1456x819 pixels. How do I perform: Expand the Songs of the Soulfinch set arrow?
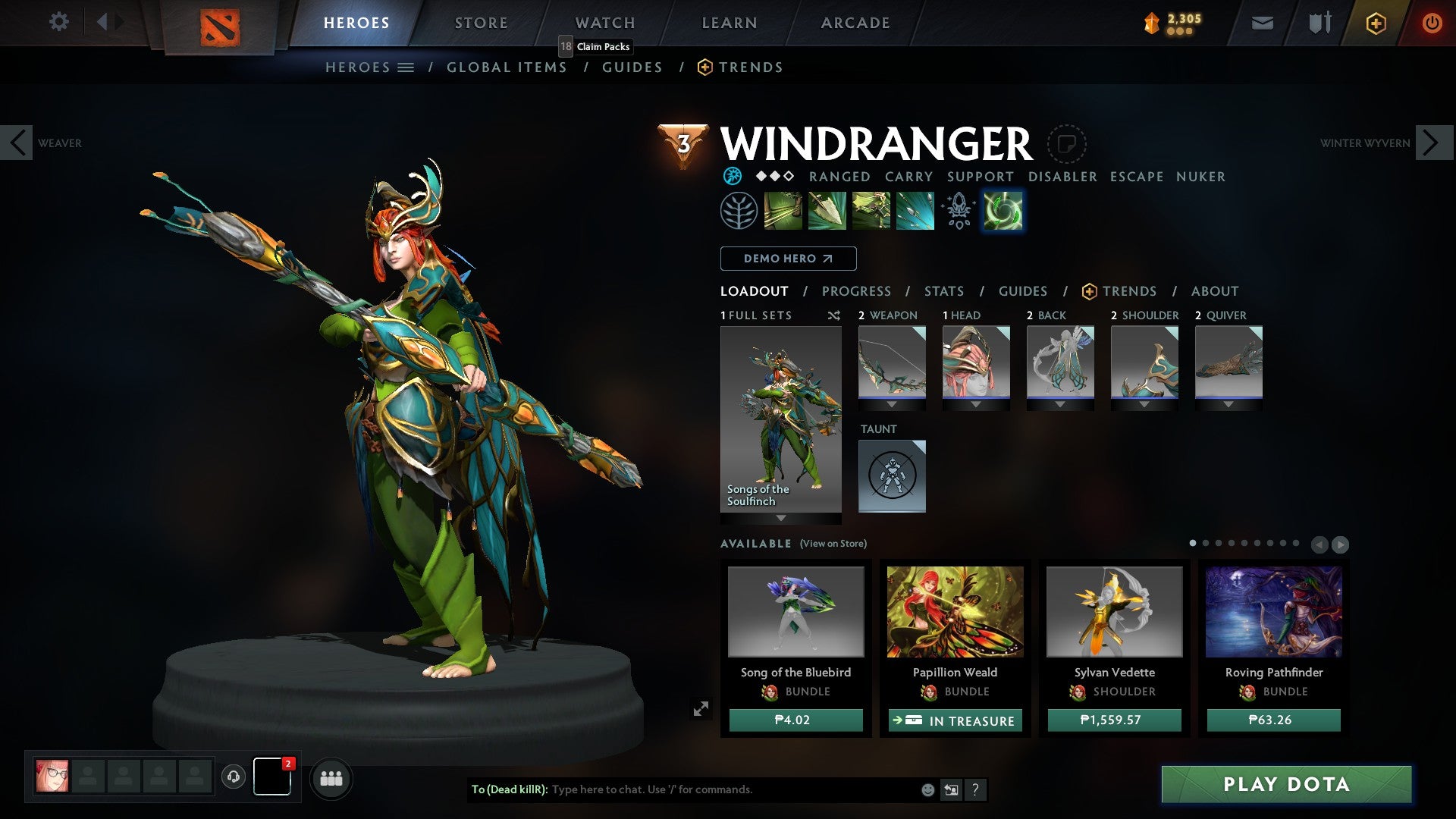(781, 519)
